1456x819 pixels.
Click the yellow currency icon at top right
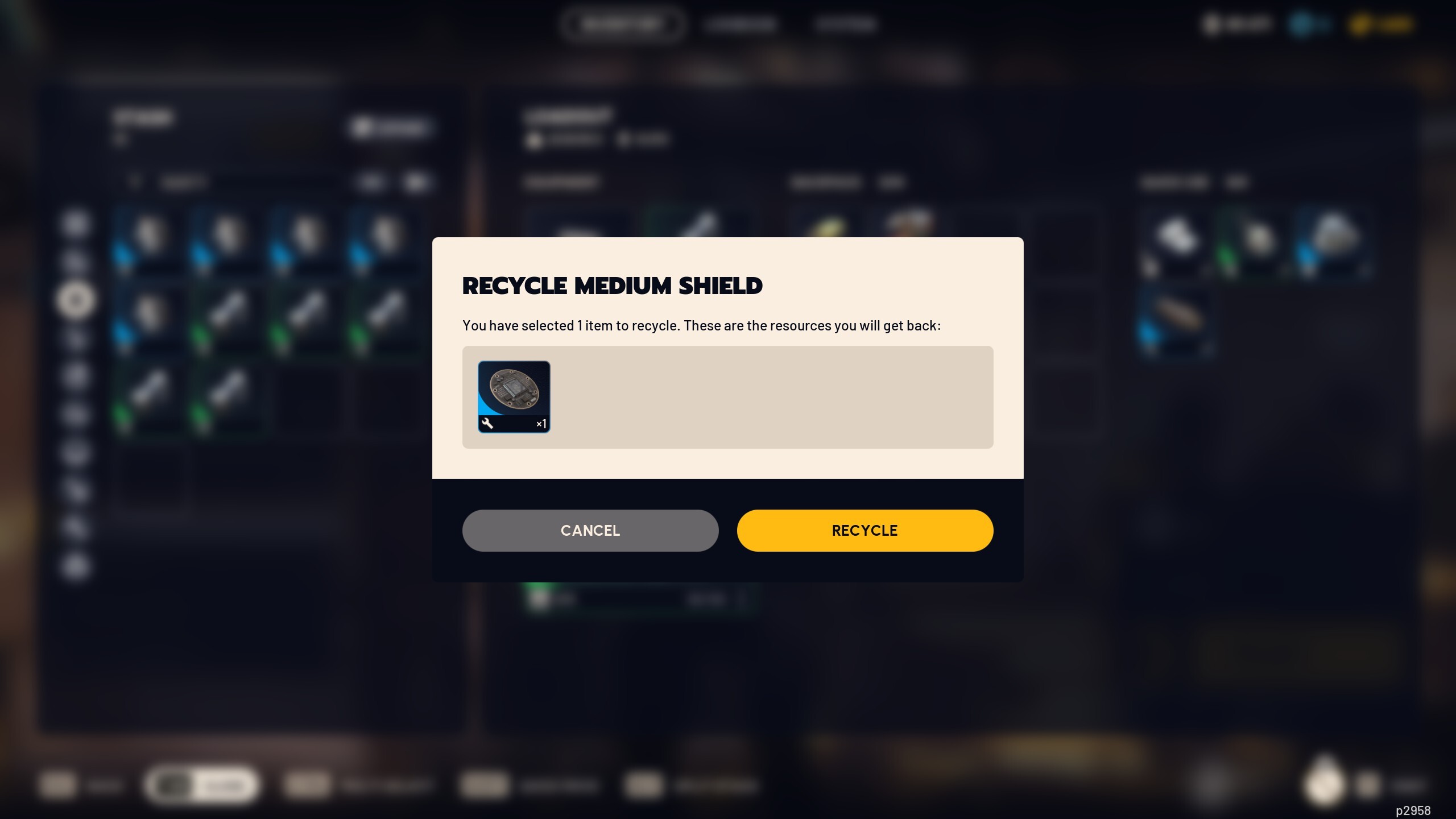(x=1360, y=24)
